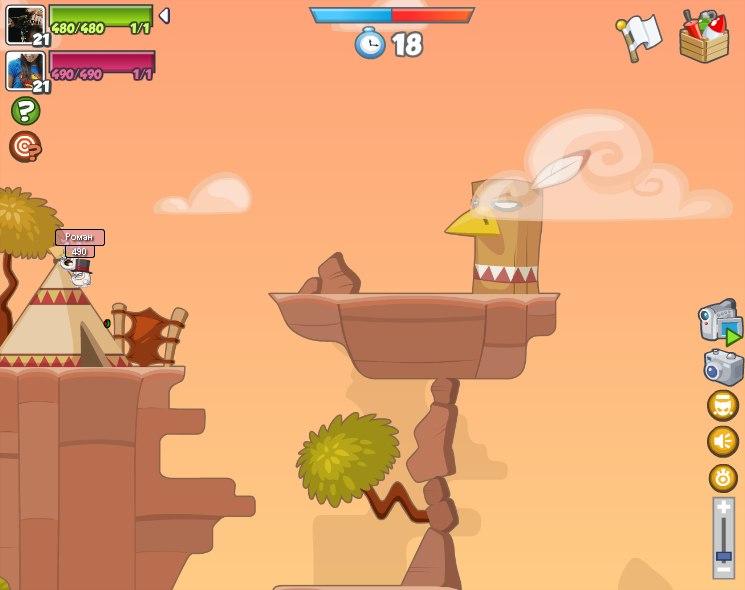Click the masked face round button

coord(723,405)
